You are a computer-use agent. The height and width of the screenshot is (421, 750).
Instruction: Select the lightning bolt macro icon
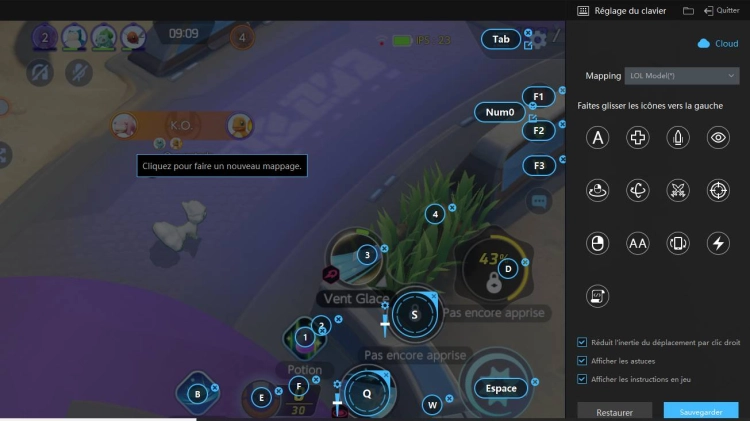[x=718, y=243]
